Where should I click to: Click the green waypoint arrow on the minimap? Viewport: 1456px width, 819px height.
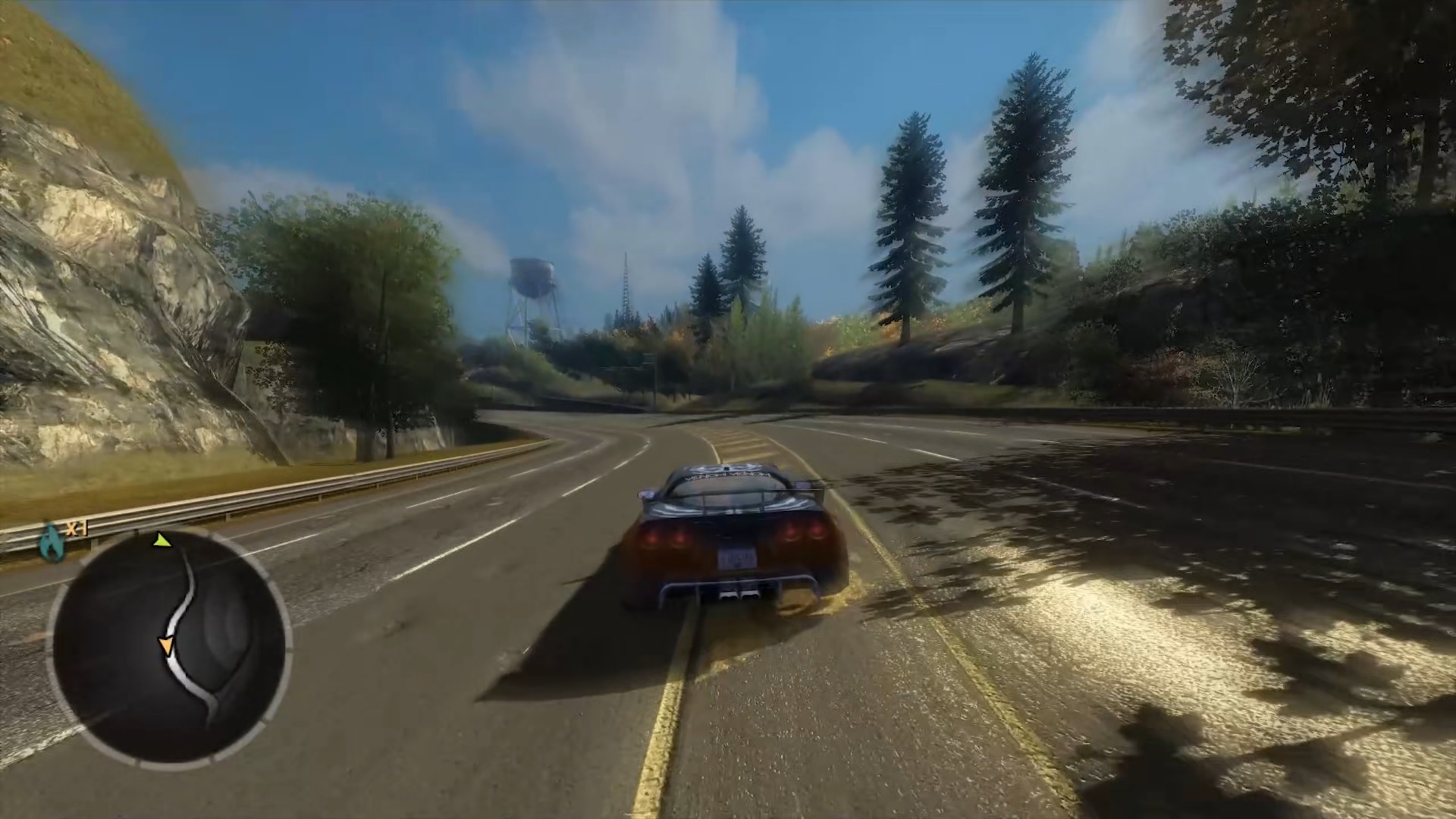tap(162, 541)
